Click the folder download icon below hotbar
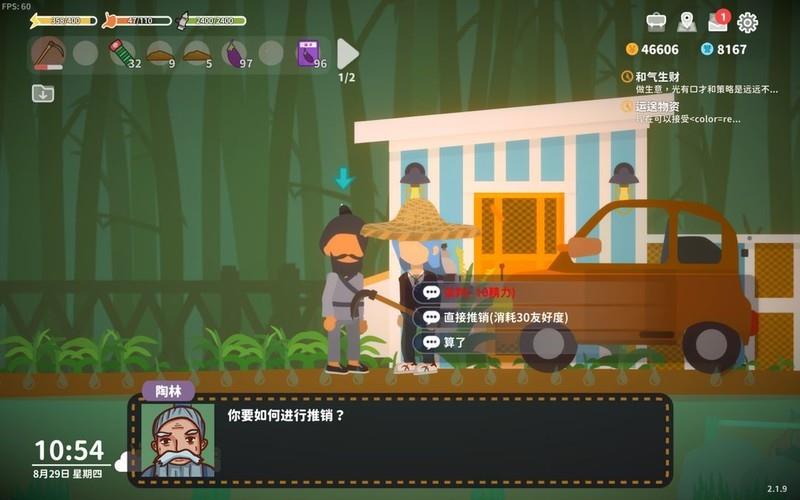 pos(43,93)
